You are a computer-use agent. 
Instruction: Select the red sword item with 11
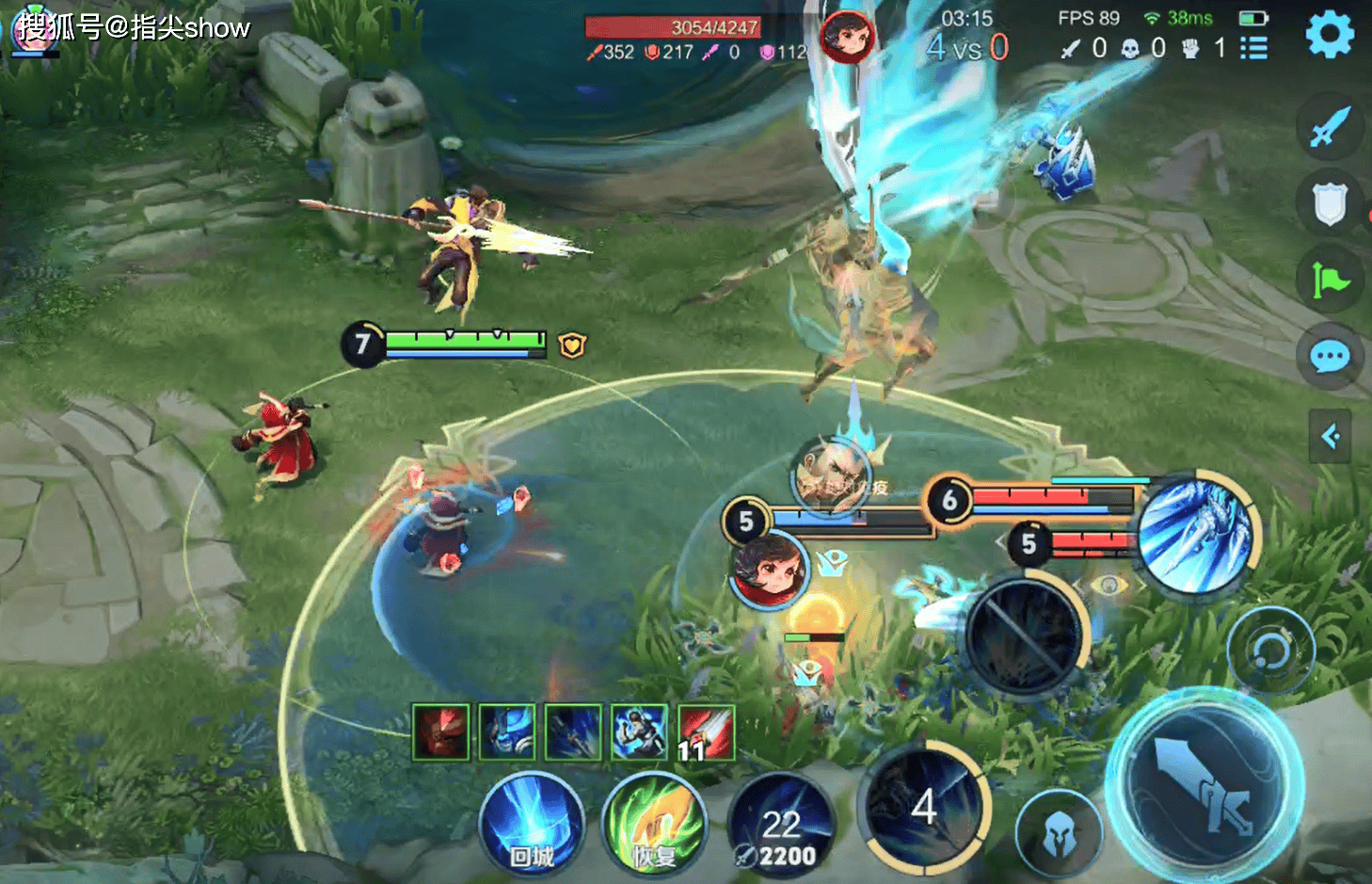click(705, 731)
